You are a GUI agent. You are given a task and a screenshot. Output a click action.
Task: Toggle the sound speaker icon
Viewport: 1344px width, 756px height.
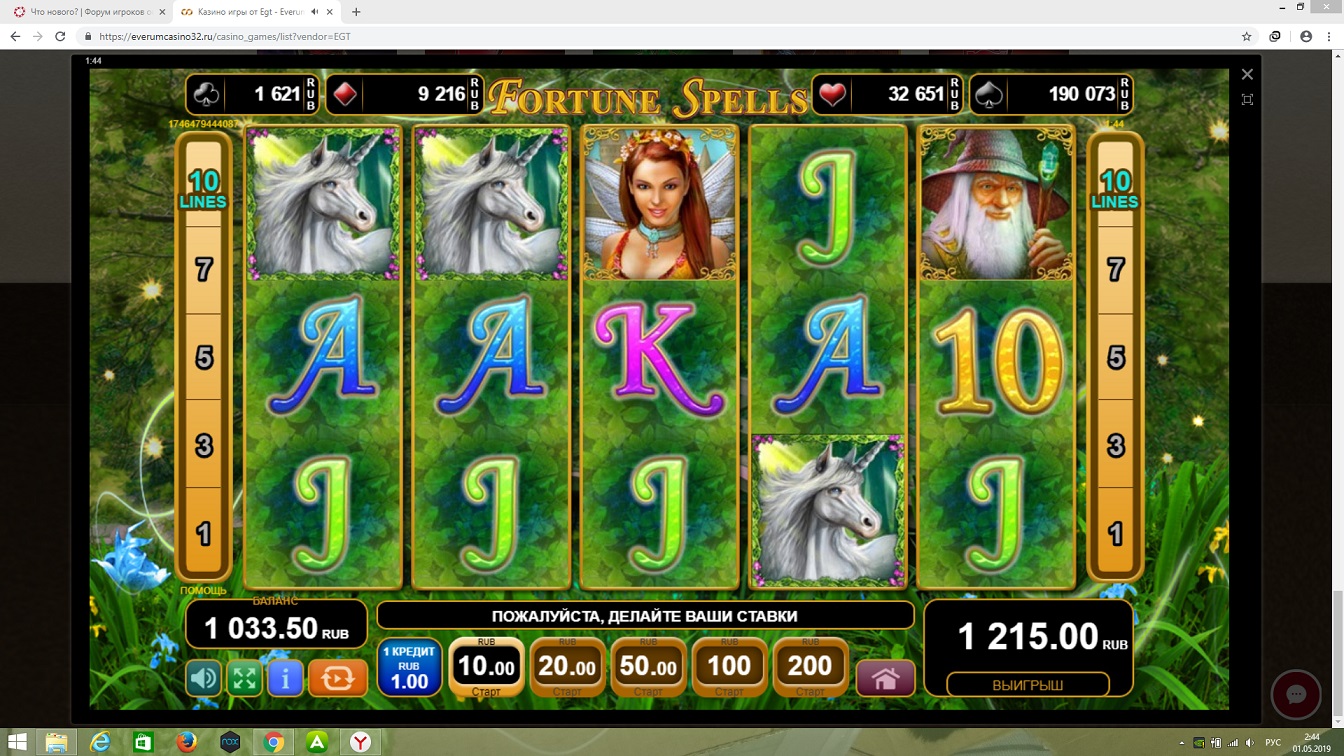(x=204, y=679)
